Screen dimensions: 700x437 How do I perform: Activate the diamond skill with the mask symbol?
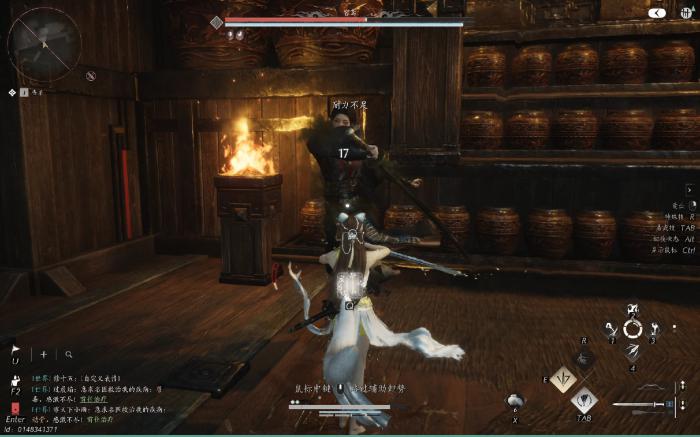tap(584, 401)
